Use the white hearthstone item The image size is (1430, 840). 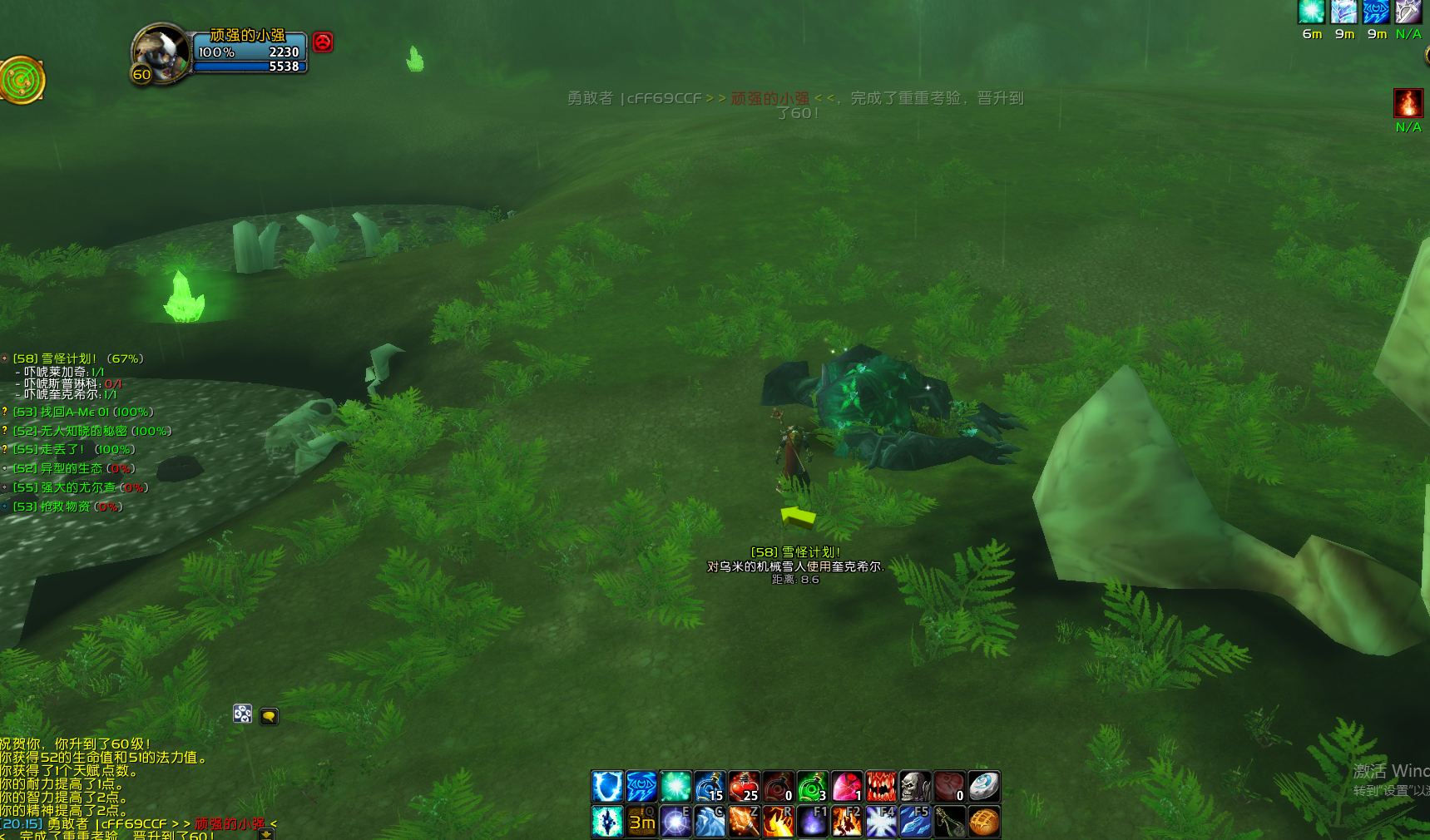pos(983,786)
